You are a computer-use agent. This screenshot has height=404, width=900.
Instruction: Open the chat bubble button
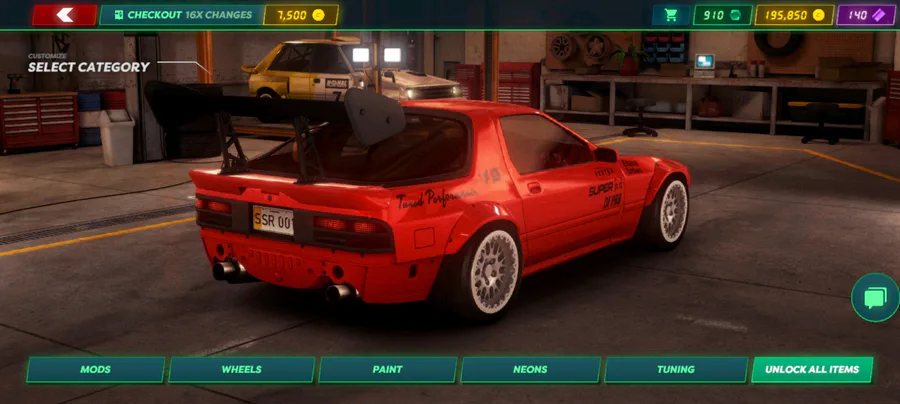pos(874,298)
